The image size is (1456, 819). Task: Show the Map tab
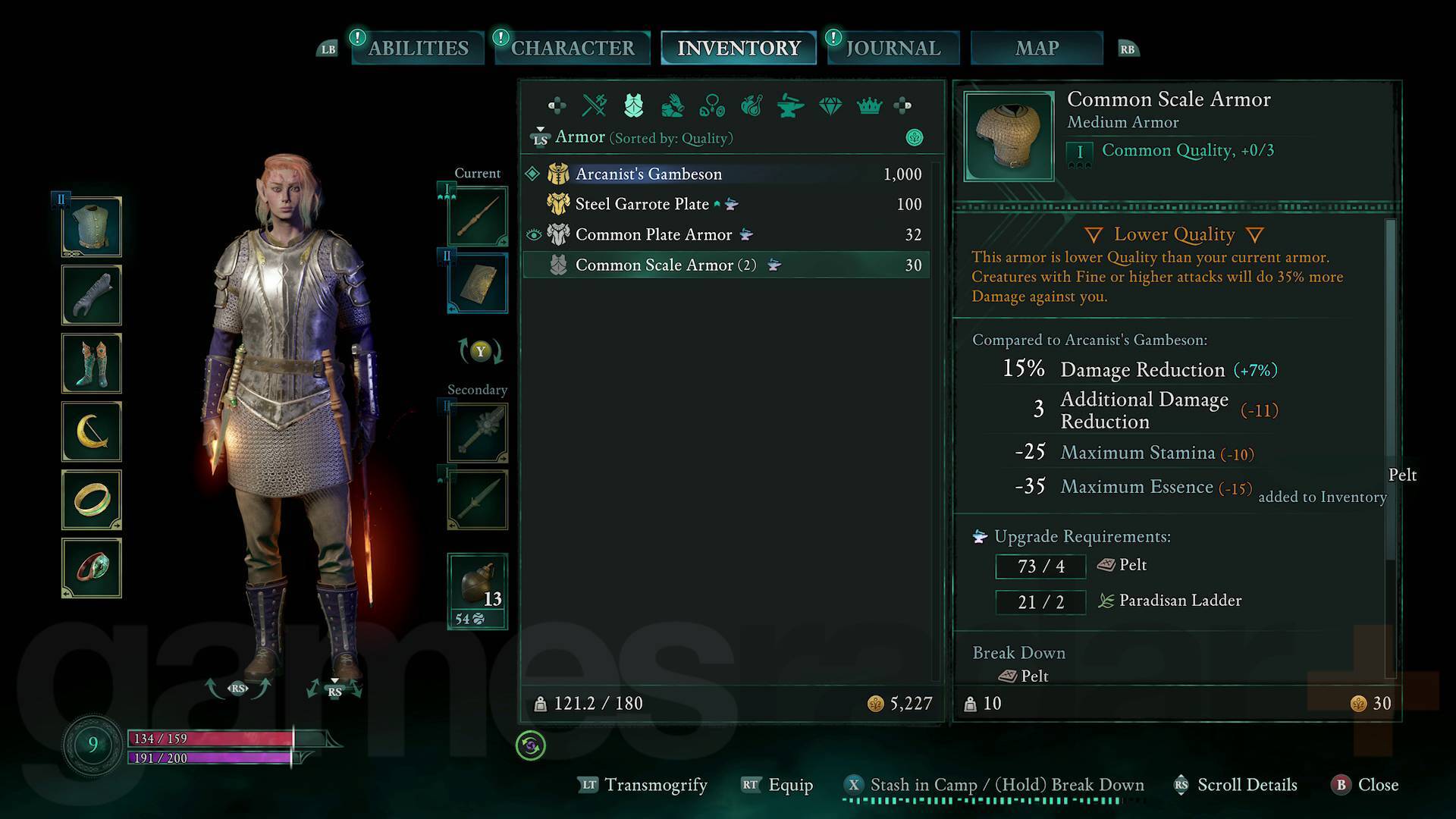1037,48
